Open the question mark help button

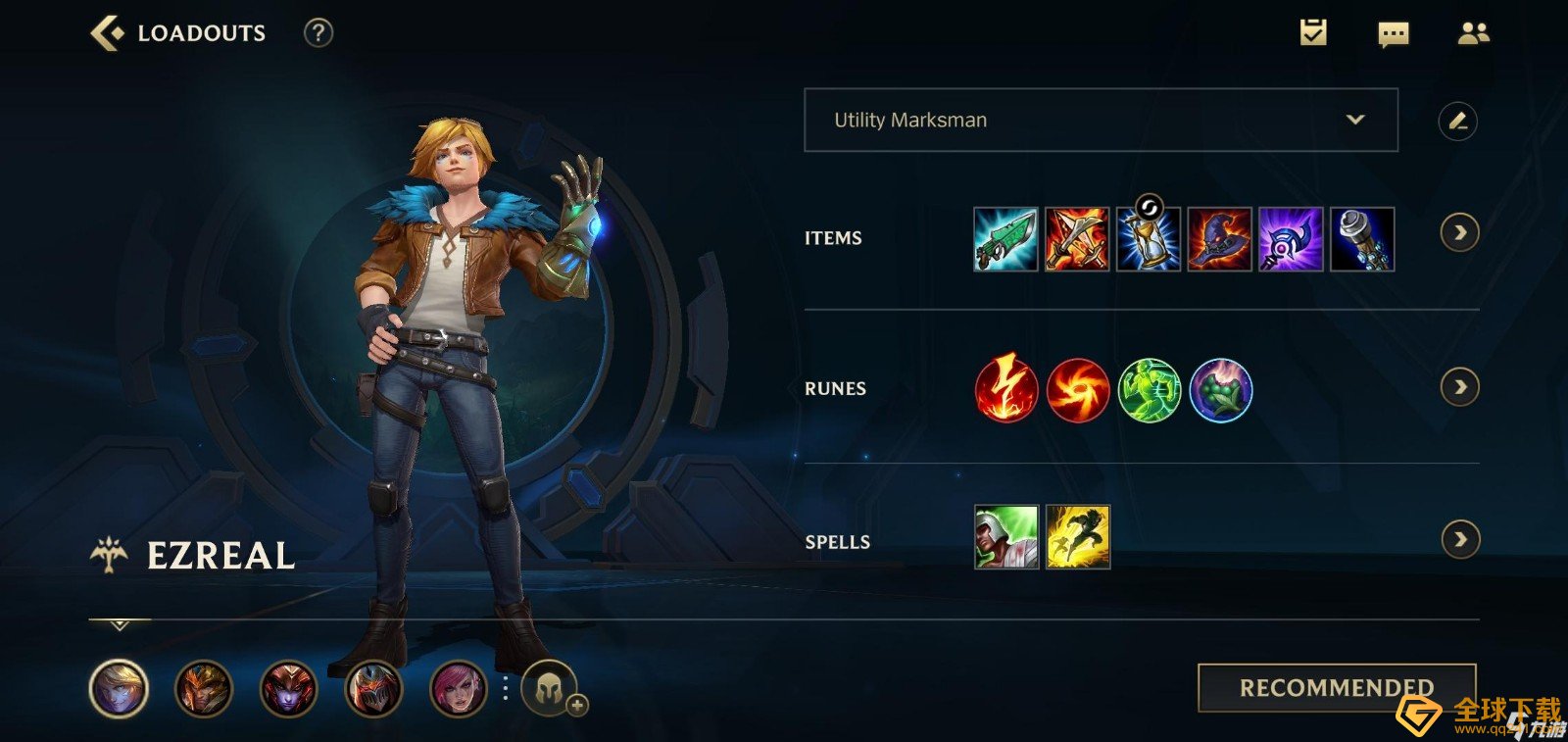pos(318,33)
